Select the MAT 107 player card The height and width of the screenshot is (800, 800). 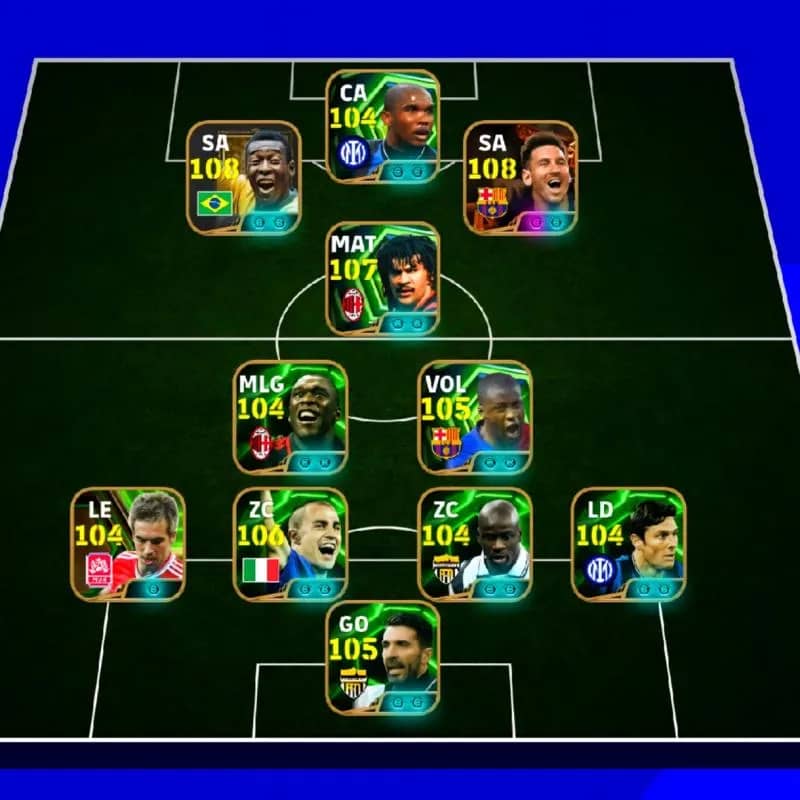[x=383, y=278]
